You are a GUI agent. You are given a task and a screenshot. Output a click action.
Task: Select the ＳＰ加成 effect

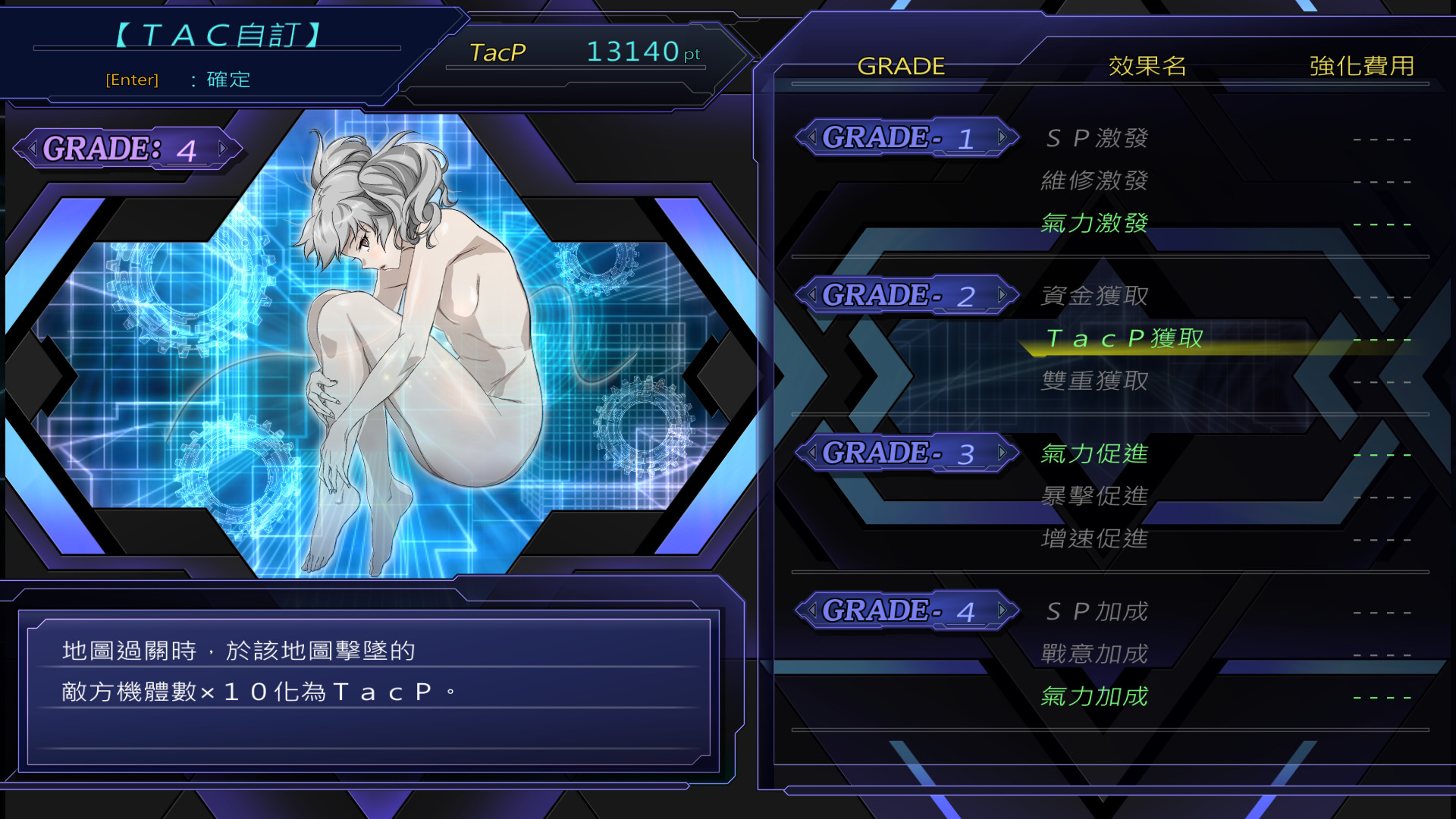1097,611
